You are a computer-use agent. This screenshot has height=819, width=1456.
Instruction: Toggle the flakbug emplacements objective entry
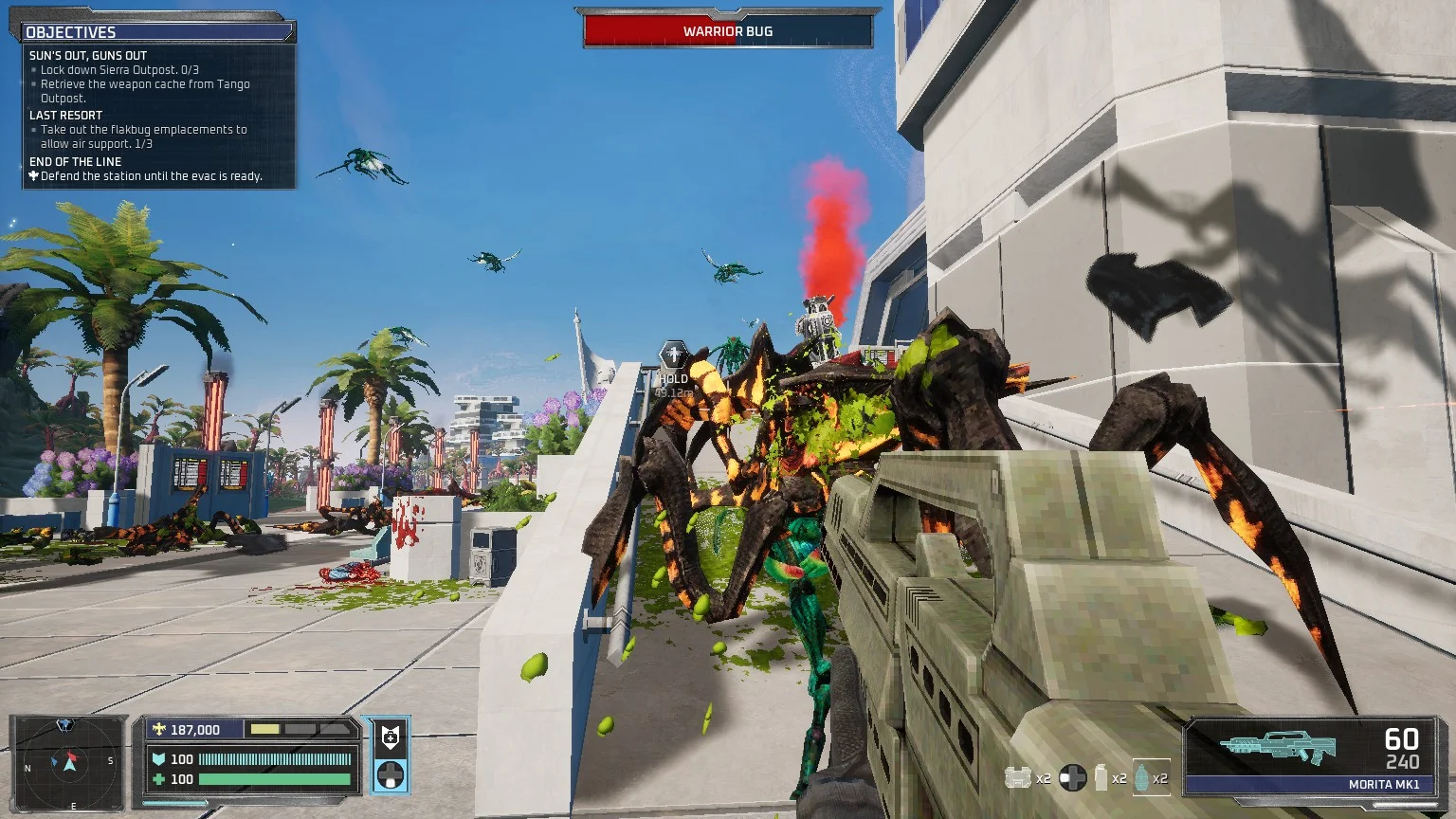pos(142,136)
